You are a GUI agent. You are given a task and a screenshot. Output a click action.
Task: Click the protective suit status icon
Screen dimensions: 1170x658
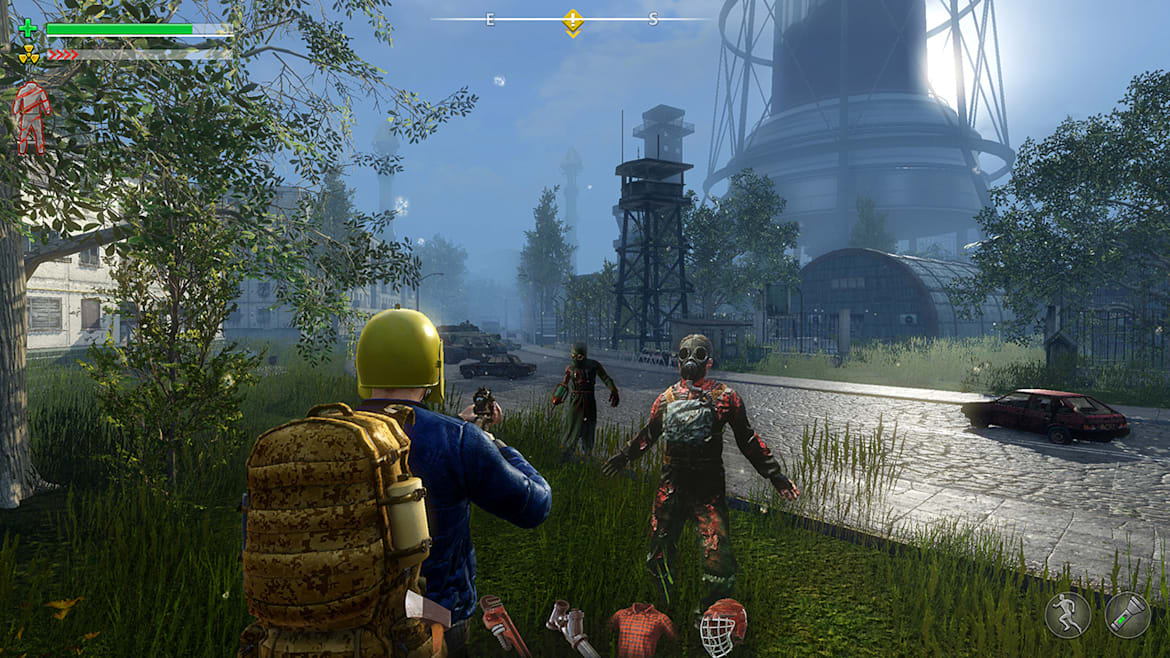(x=29, y=117)
